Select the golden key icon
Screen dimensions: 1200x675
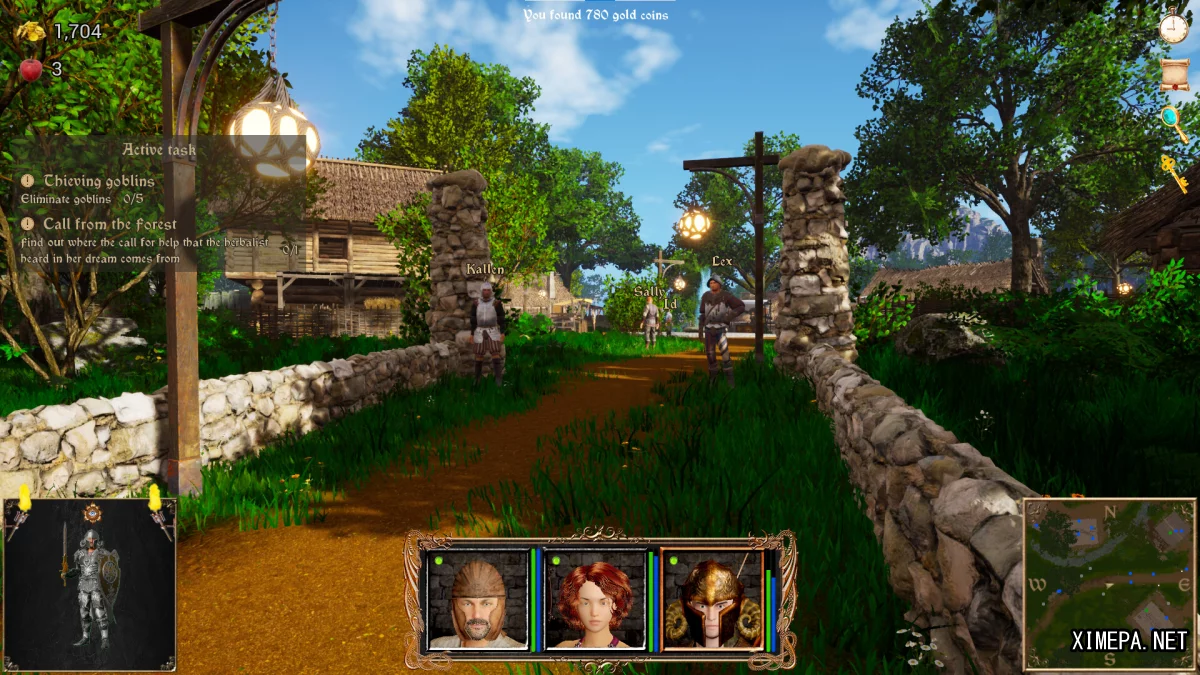(1174, 173)
